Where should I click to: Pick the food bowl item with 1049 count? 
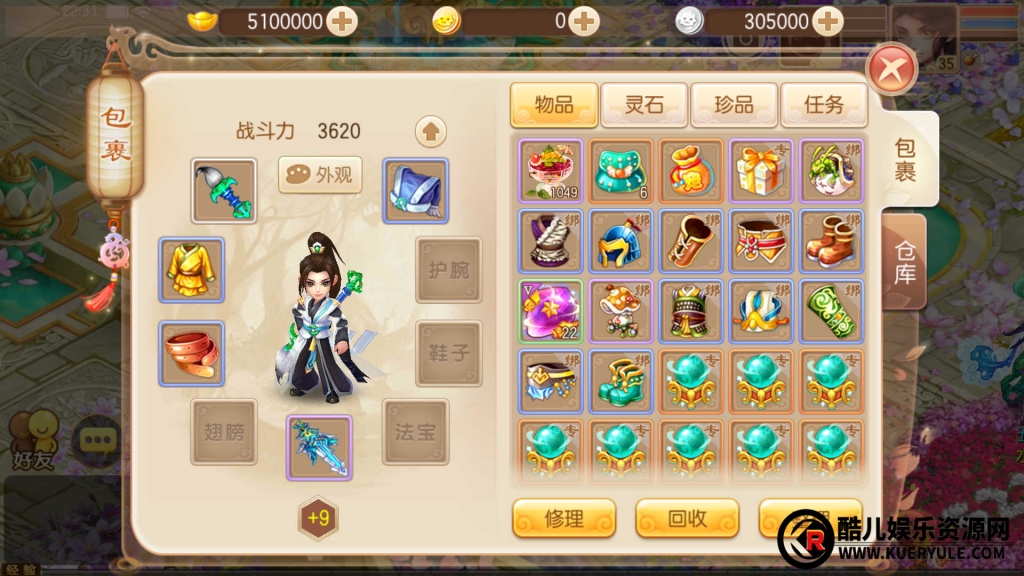(551, 171)
